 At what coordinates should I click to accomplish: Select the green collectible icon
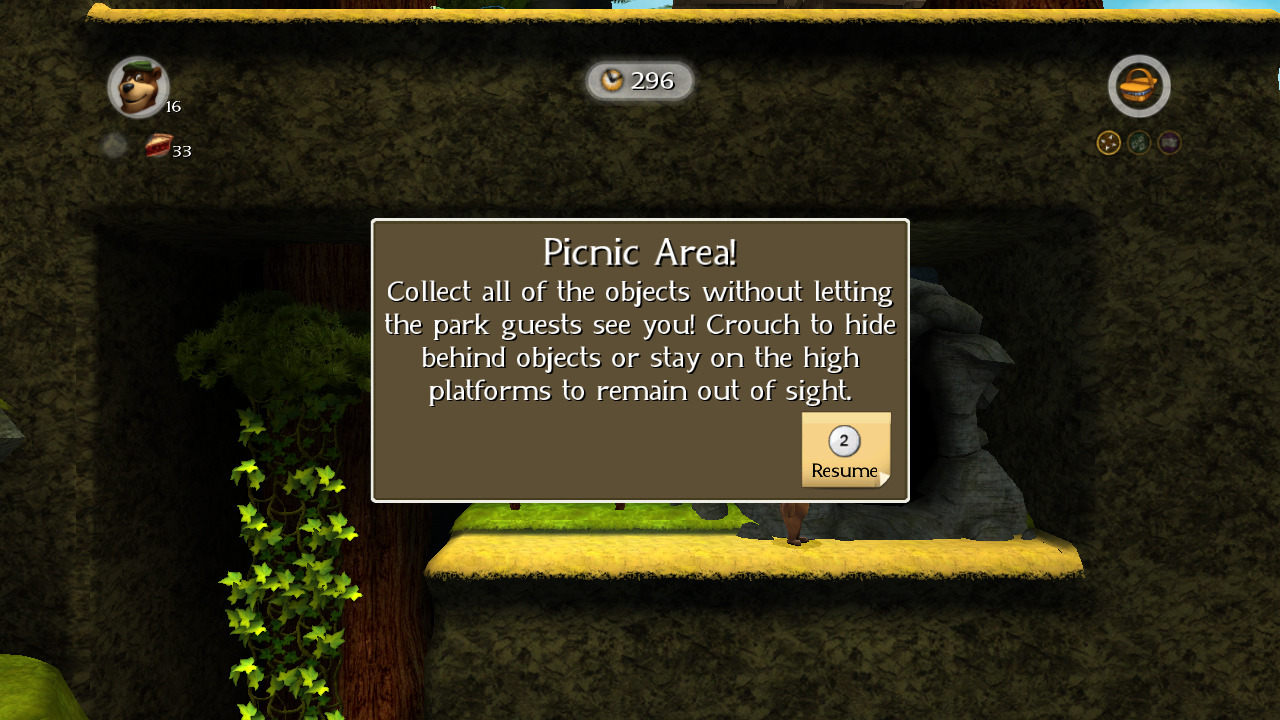coord(1139,143)
